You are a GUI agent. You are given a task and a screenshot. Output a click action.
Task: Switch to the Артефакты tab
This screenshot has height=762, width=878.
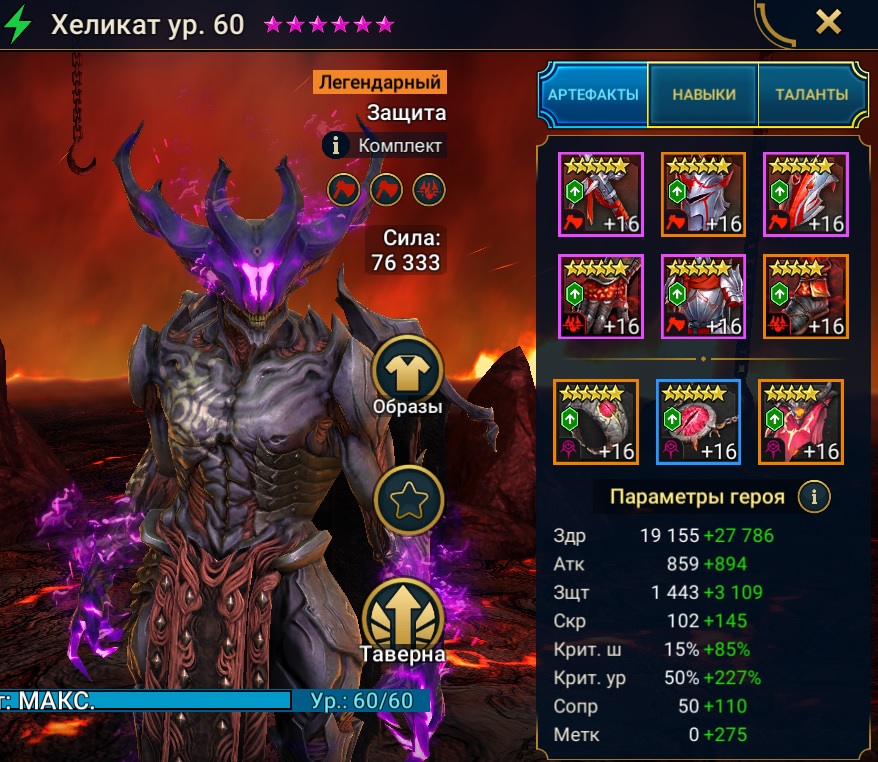594,95
